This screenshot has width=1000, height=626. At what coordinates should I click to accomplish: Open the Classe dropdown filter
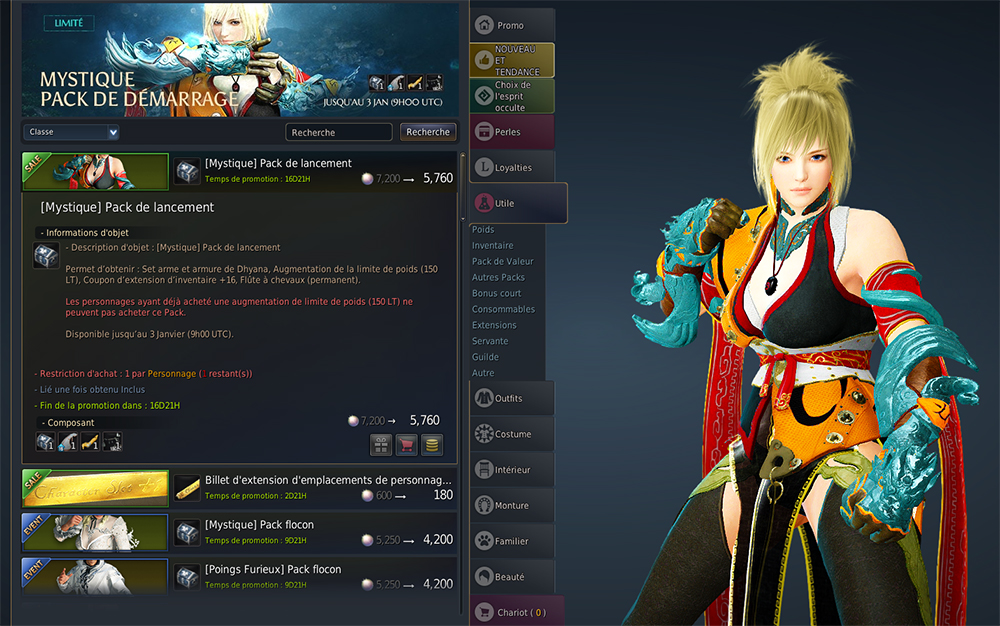[71, 132]
